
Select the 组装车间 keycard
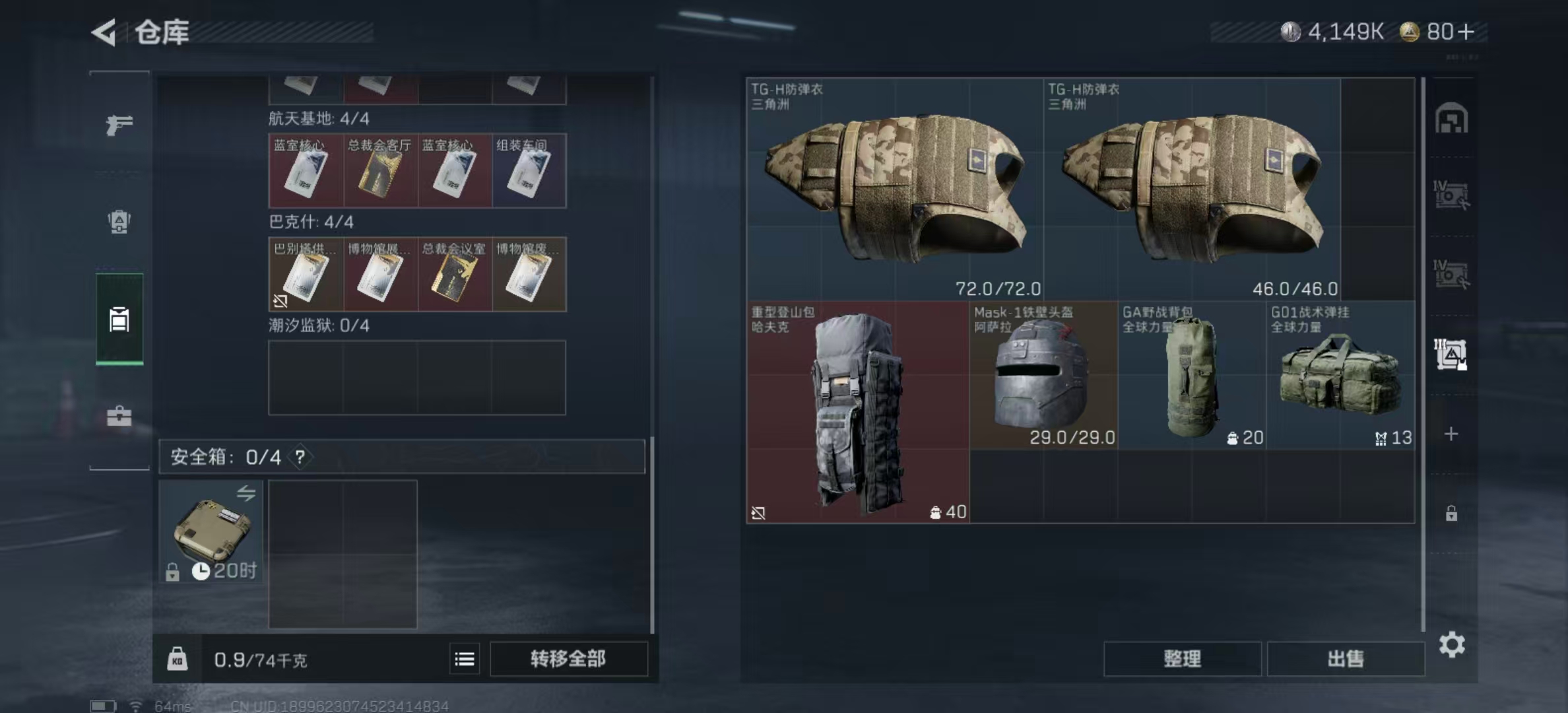coord(529,171)
